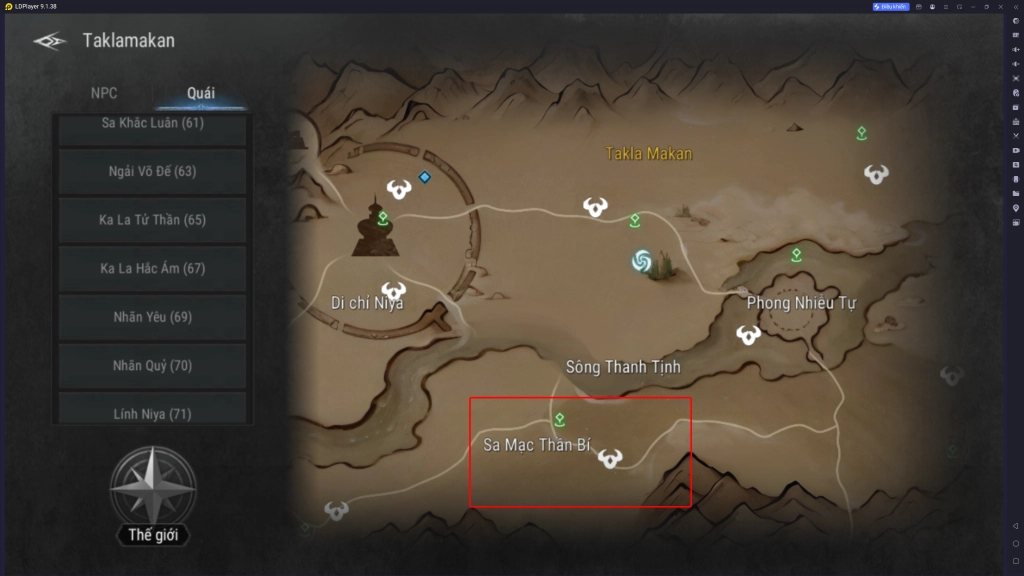Viewport: 1024px width, 576px height.
Task: Choose Ngải Vô Đế (63) from list
Action: click(152, 171)
